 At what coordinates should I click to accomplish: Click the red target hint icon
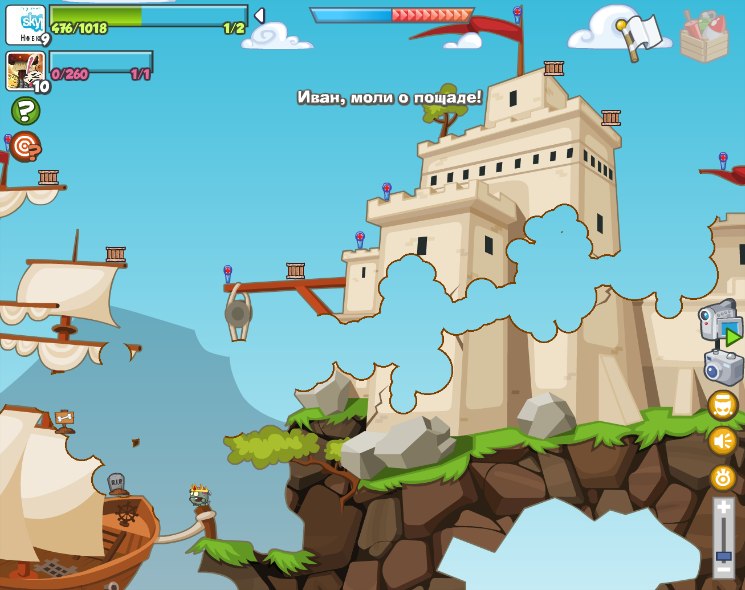pos(25,146)
